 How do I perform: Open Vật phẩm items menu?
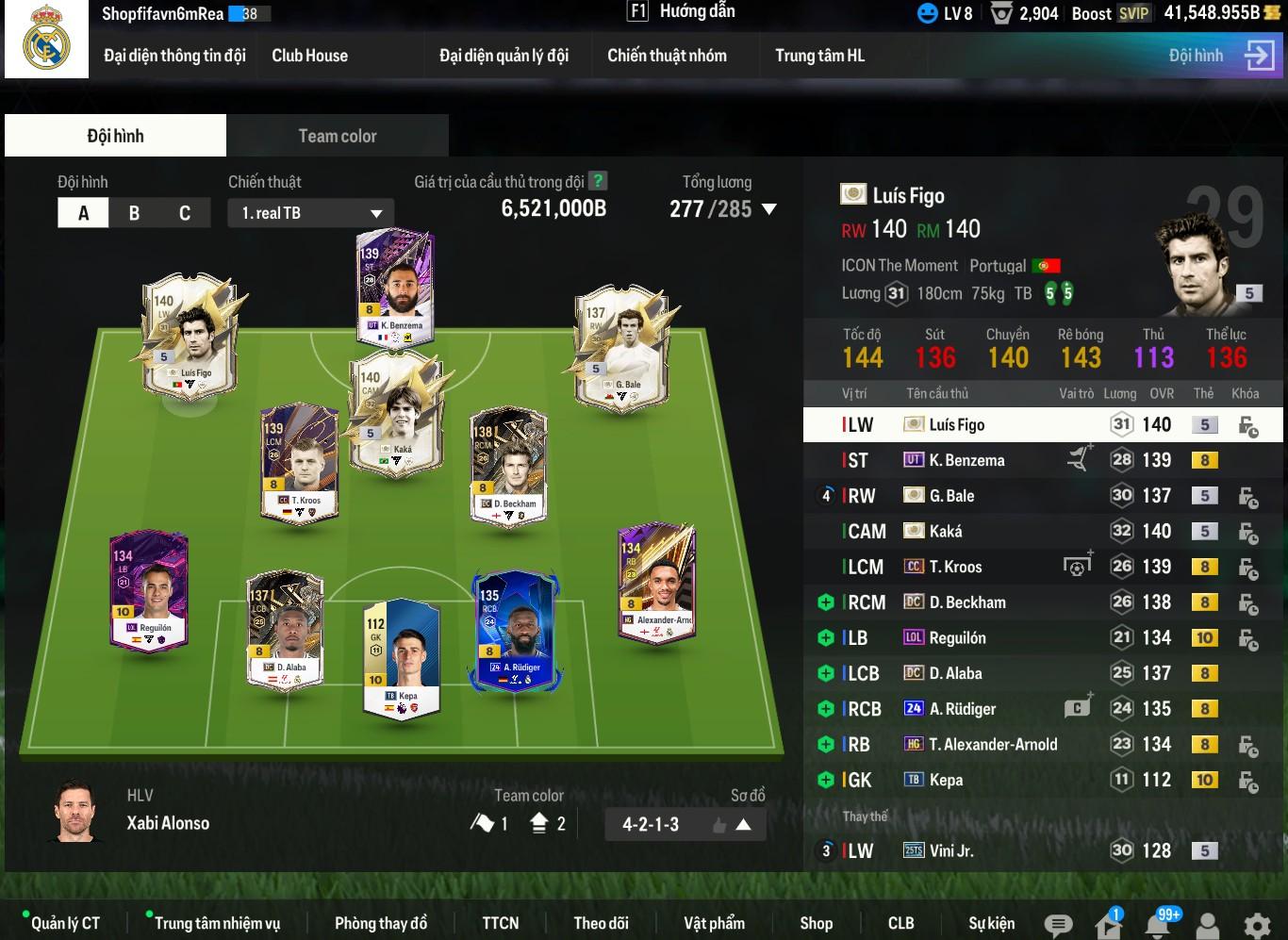tap(714, 923)
